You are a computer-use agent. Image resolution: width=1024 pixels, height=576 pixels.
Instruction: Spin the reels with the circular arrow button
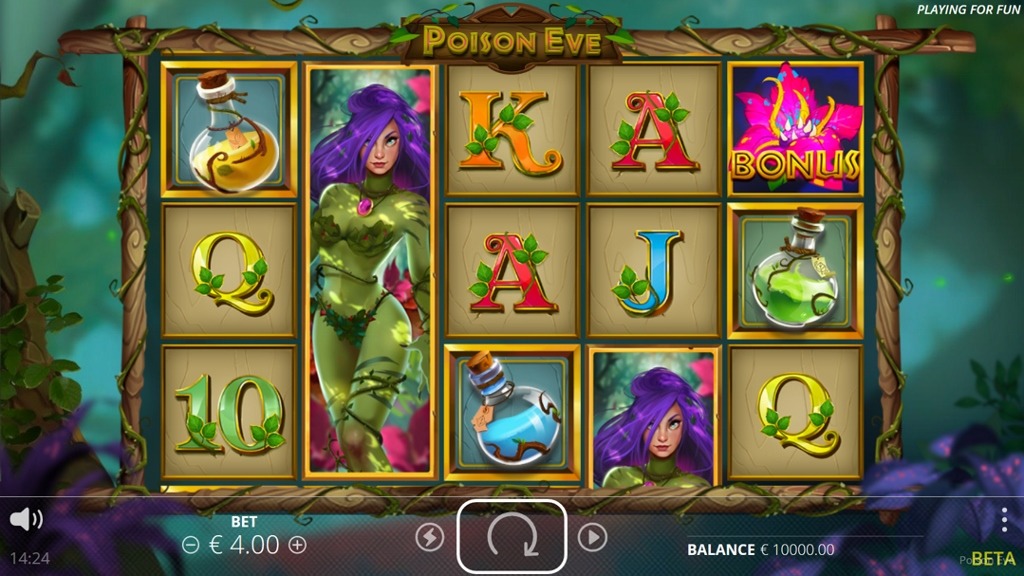pyautogui.click(x=512, y=537)
